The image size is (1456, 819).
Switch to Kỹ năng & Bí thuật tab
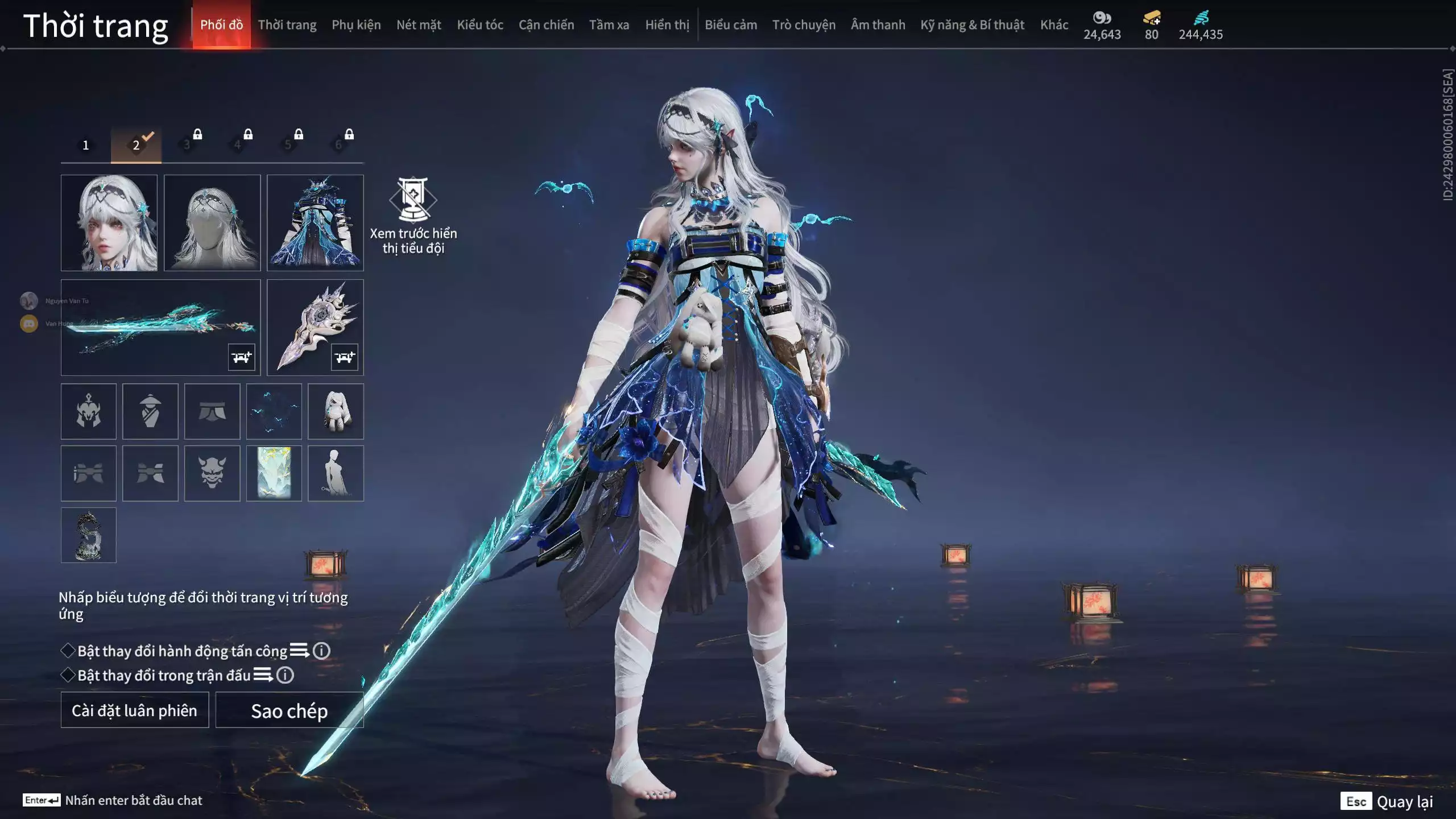pyautogui.click(x=972, y=25)
